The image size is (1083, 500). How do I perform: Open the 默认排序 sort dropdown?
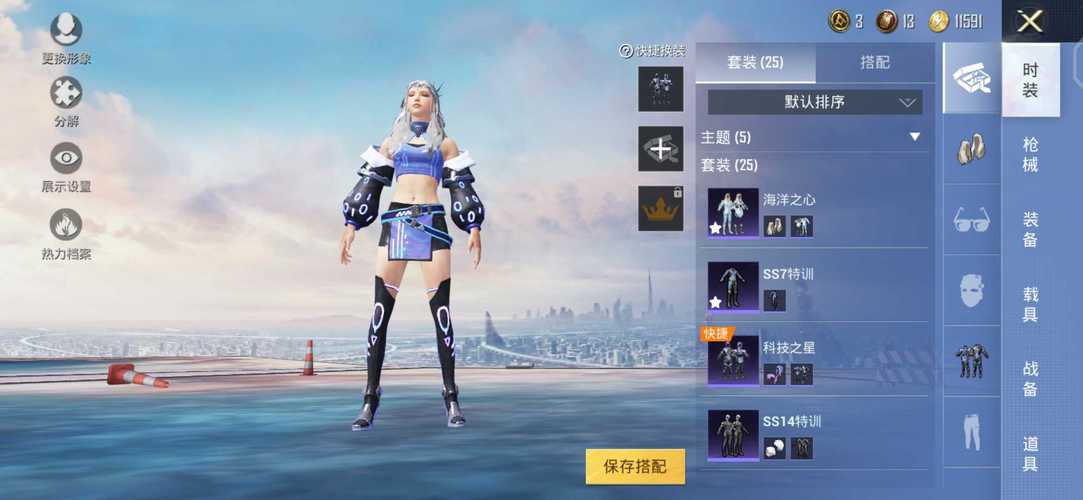pyautogui.click(x=815, y=102)
